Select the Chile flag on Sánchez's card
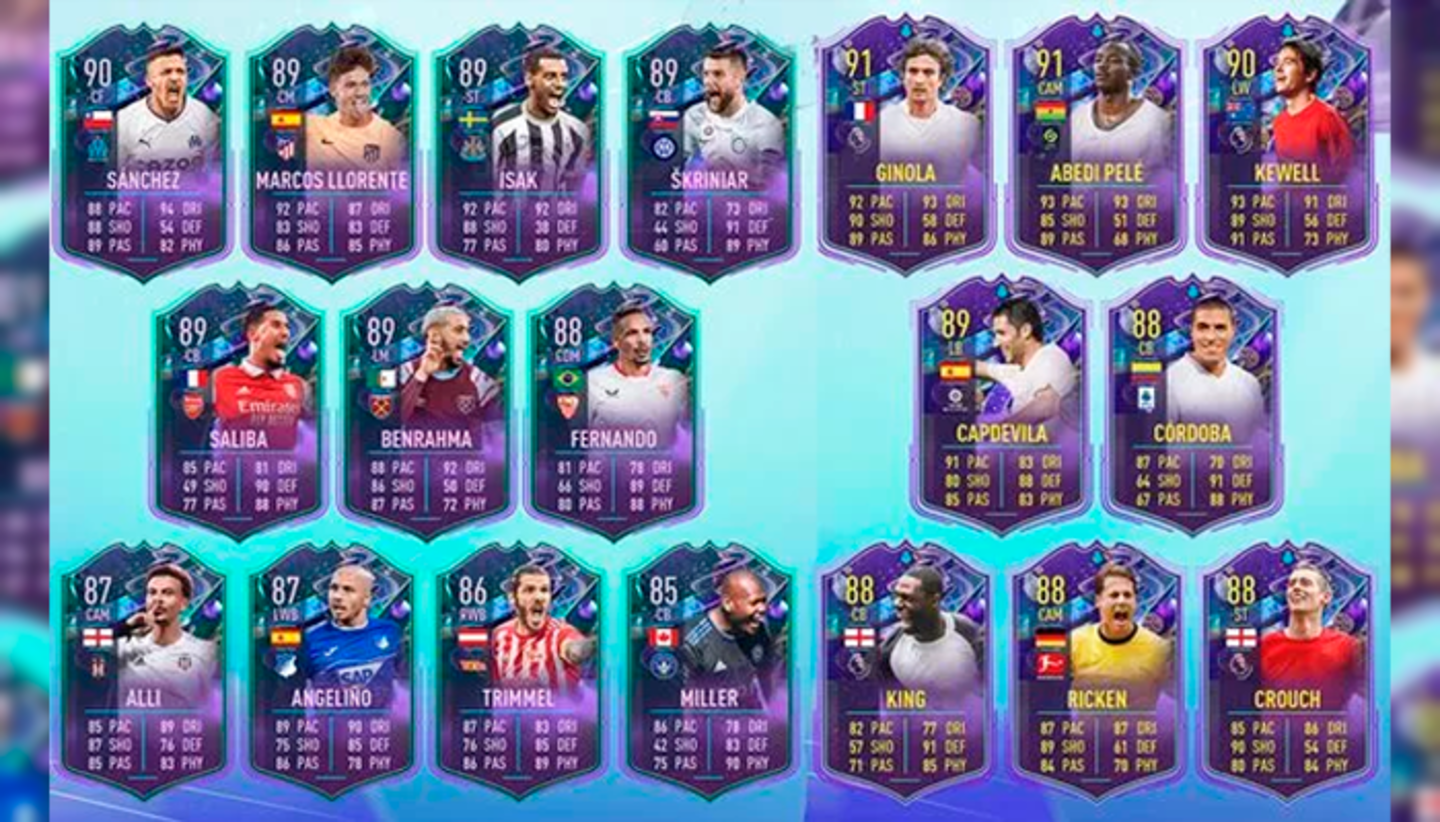The image size is (1440, 822). point(99,119)
